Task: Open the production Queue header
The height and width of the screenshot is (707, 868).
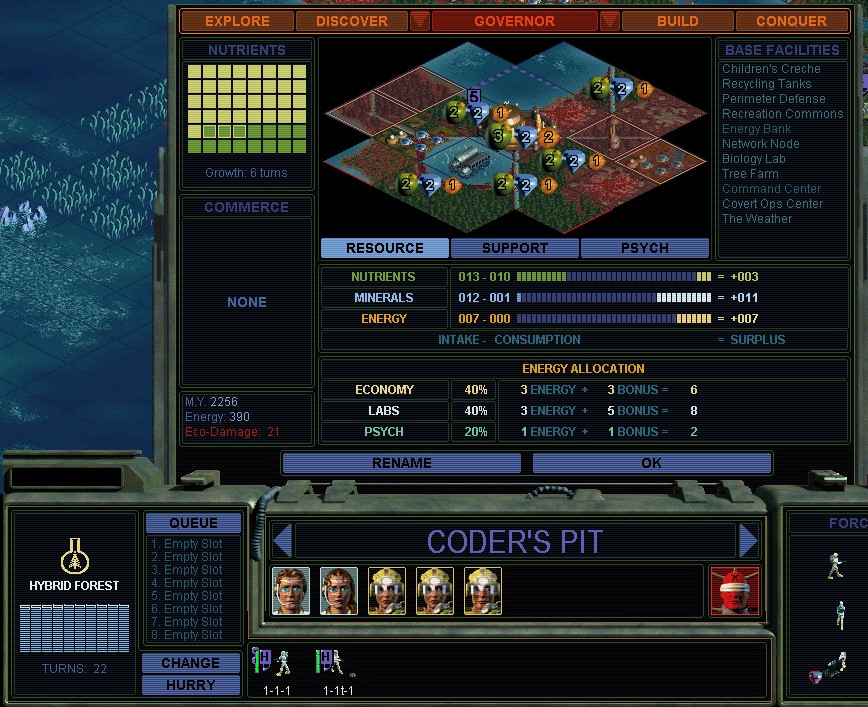Action: point(193,523)
